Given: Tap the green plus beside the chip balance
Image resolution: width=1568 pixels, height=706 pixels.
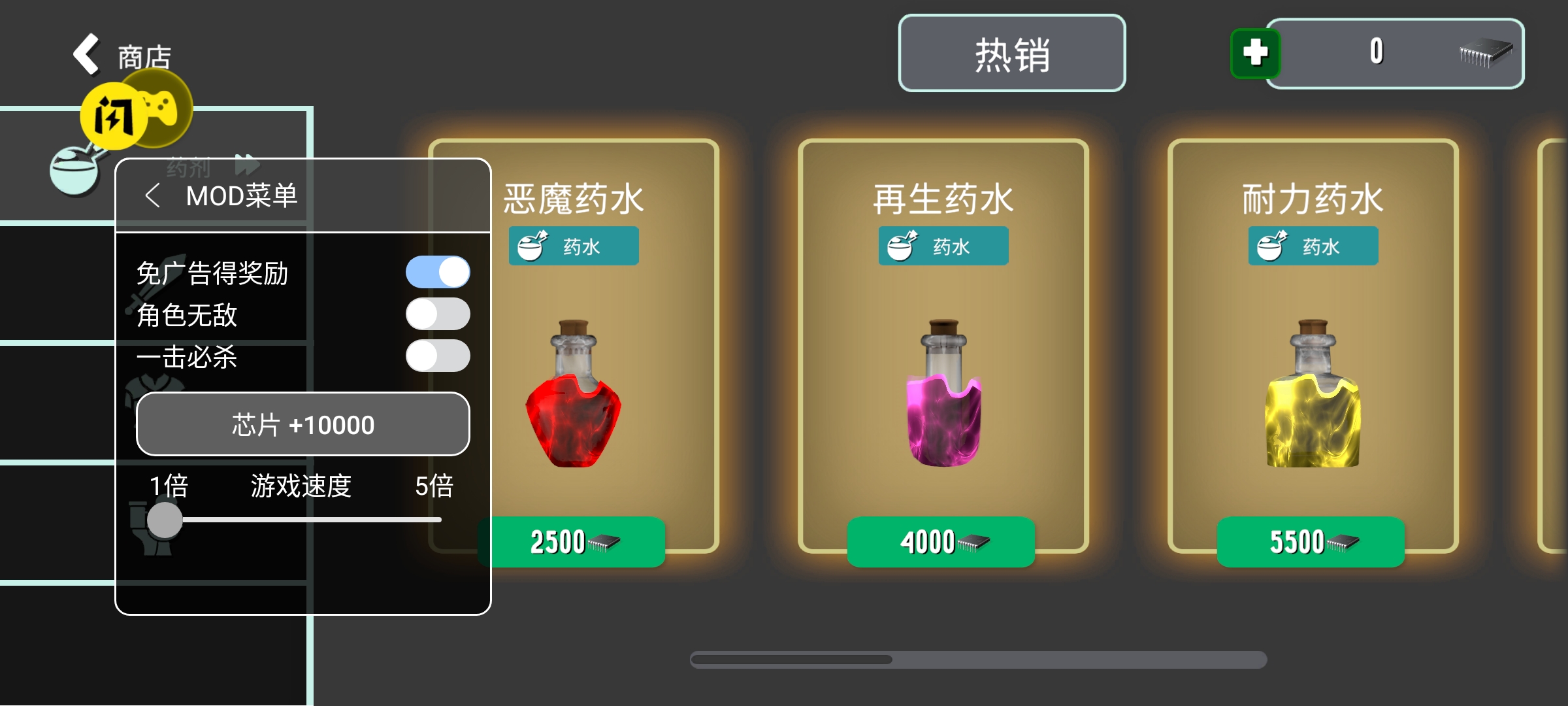Looking at the screenshot, I should point(1254,55).
